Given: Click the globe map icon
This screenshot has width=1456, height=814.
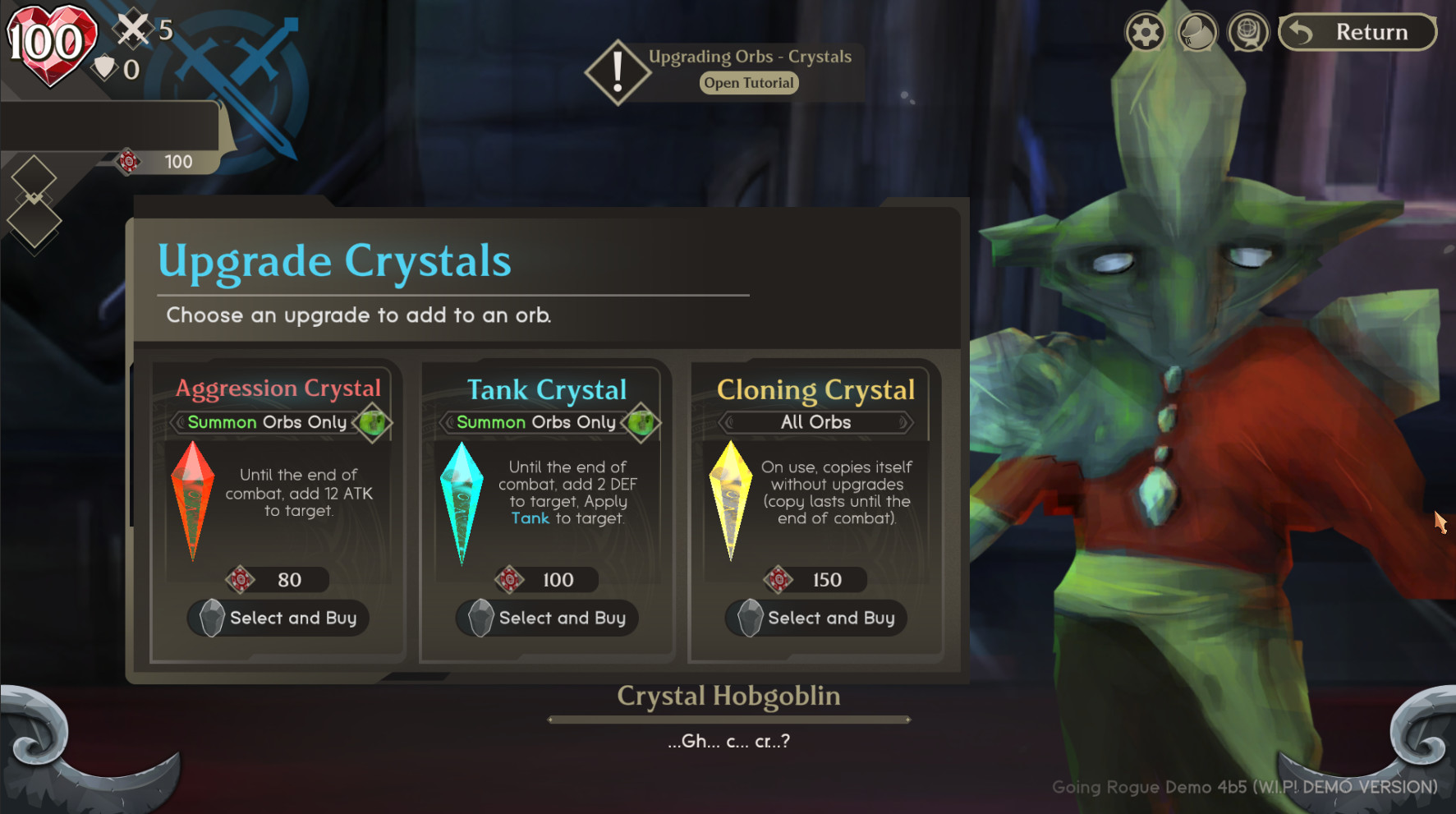Looking at the screenshot, I should pyautogui.click(x=1247, y=34).
